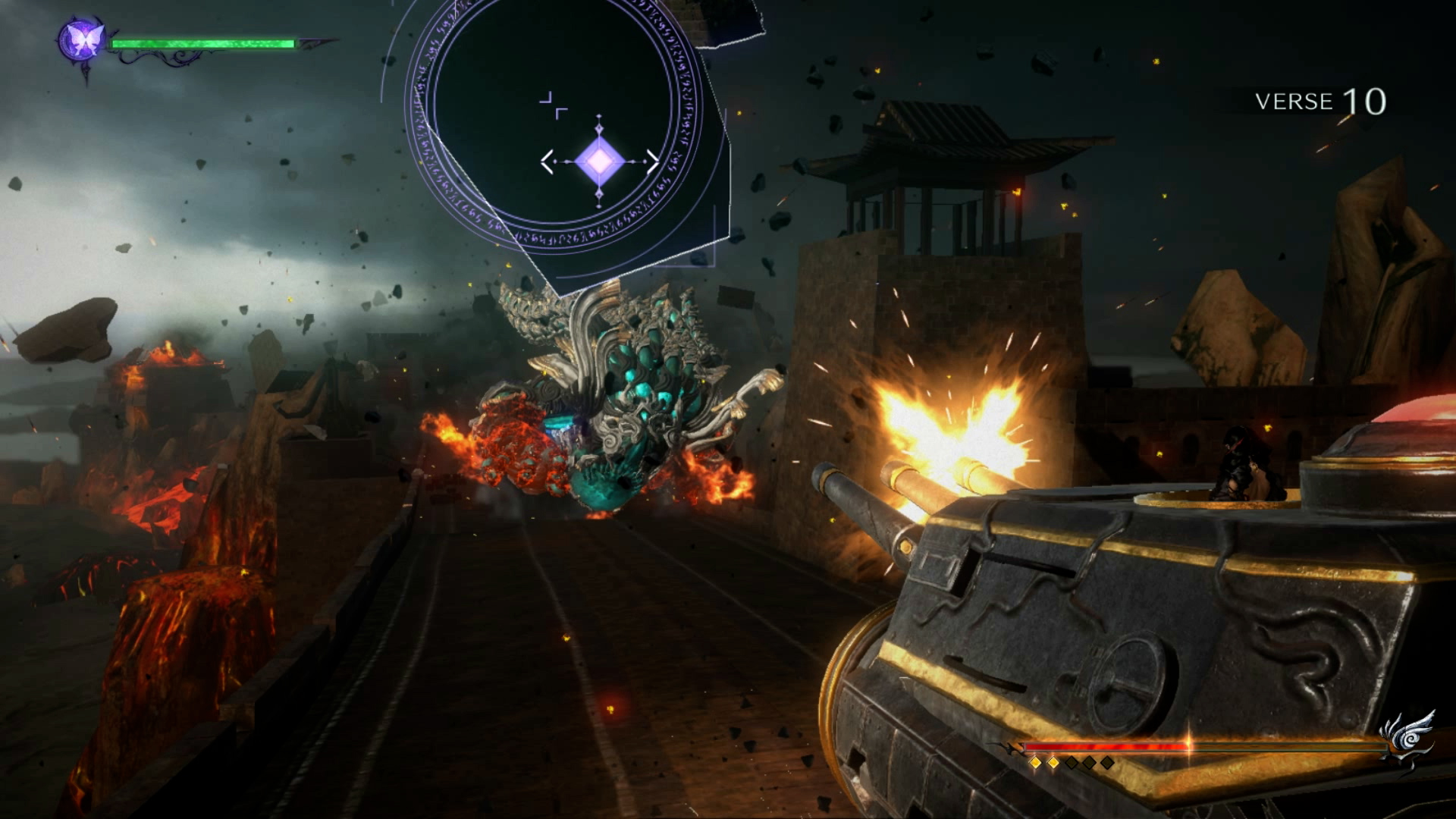Toggle the middle darkened diamond indicator
Screen dimensions: 1456x819
coord(1090,761)
